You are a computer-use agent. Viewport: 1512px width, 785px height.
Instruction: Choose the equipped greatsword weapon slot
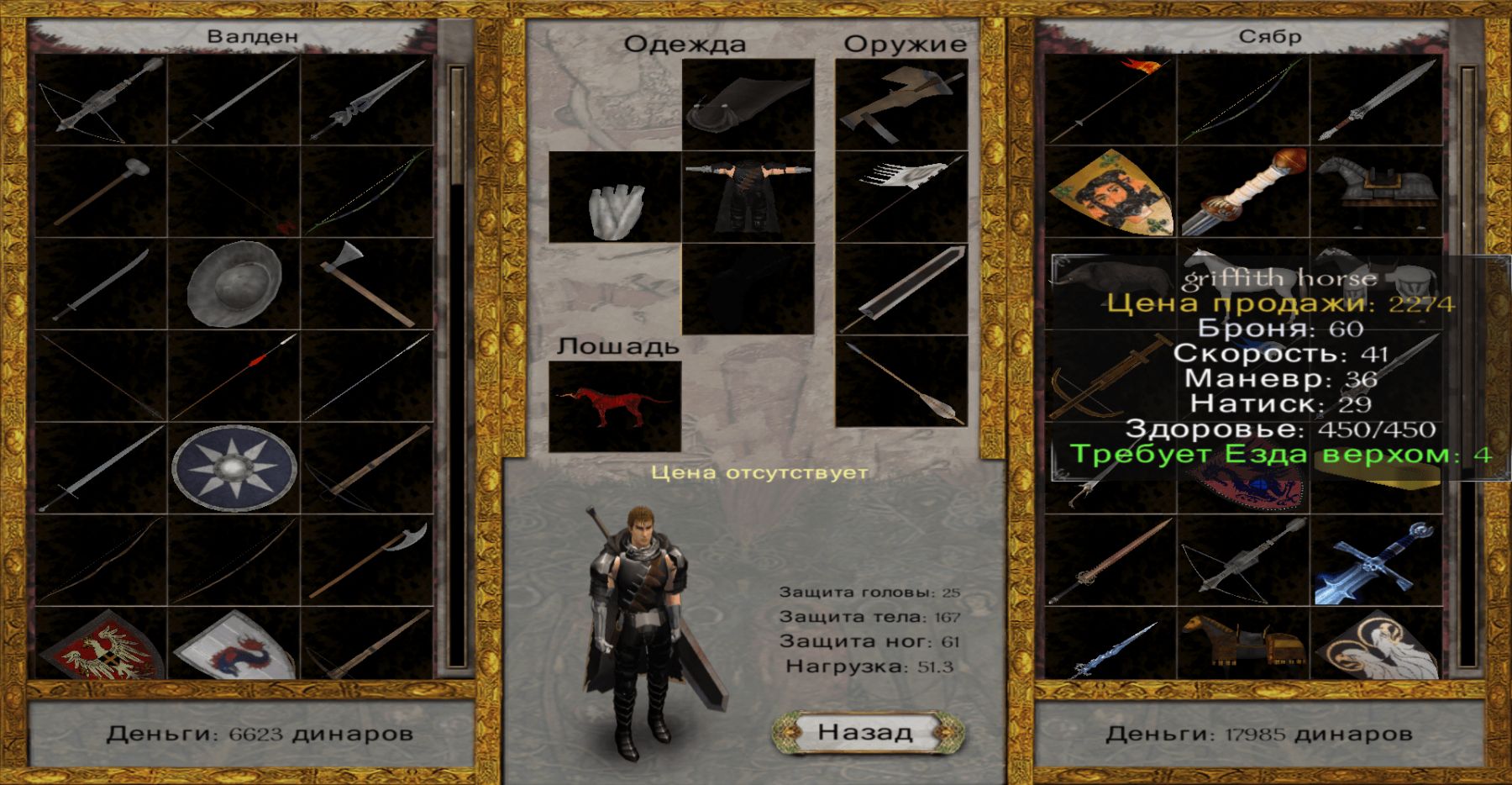coord(901,289)
